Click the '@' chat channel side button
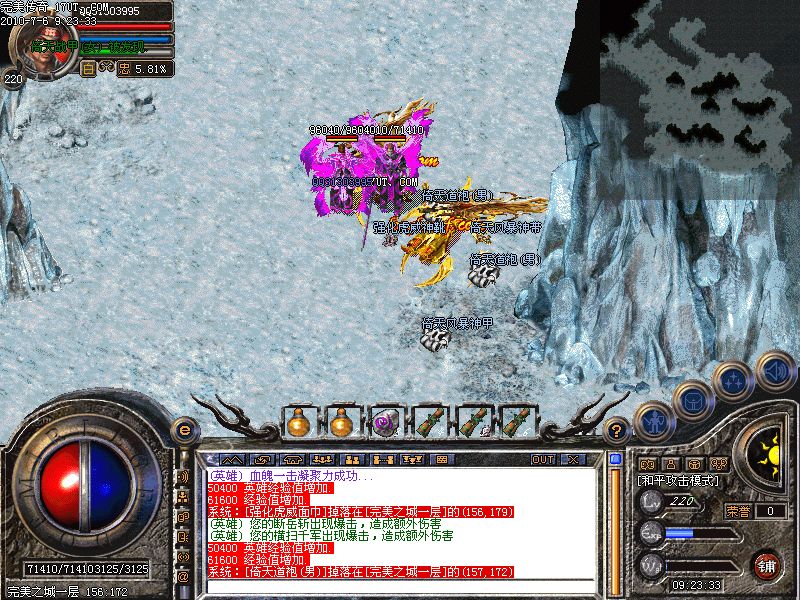The height and width of the screenshot is (600, 800). (x=183, y=576)
